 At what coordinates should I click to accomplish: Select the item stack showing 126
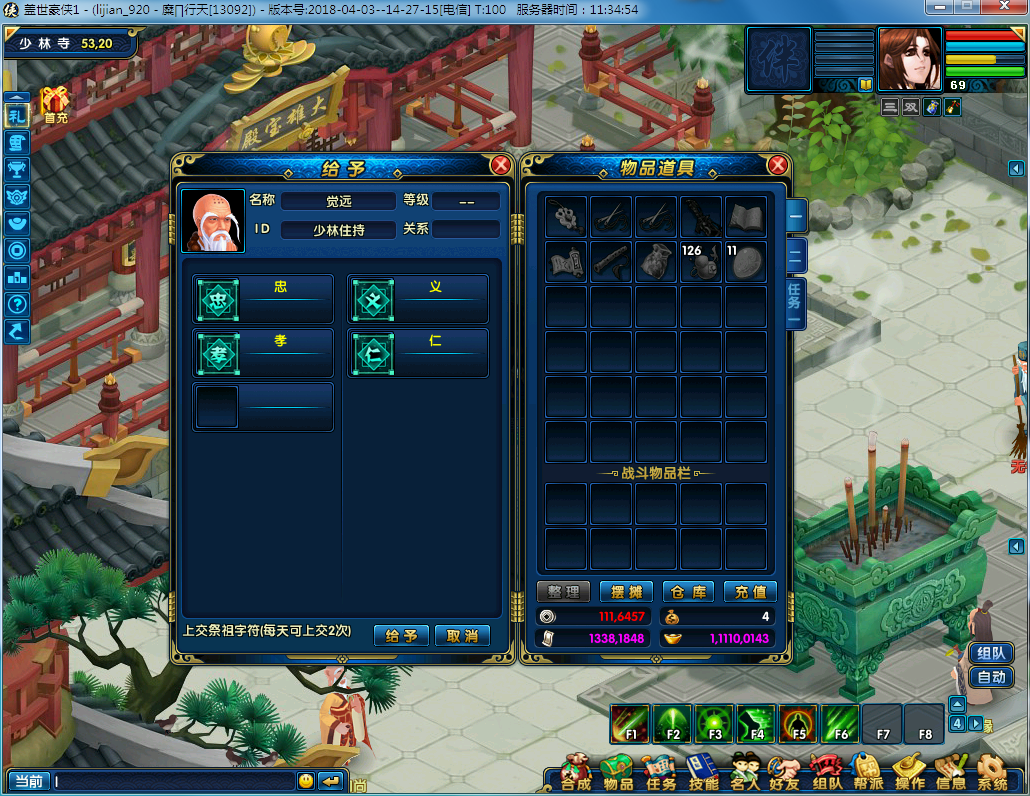701,261
